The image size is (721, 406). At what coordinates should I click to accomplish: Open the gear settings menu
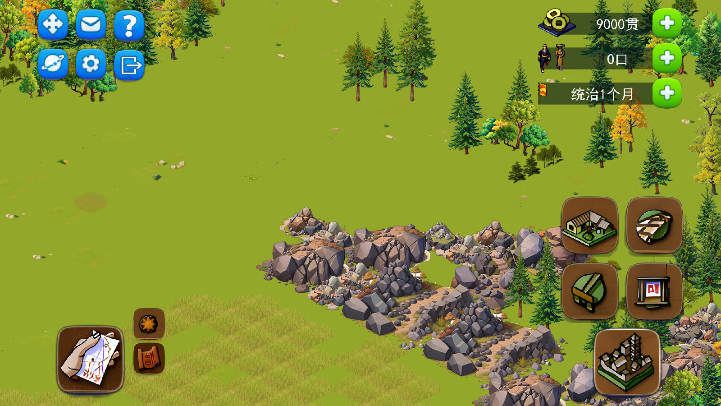[91, 64]
